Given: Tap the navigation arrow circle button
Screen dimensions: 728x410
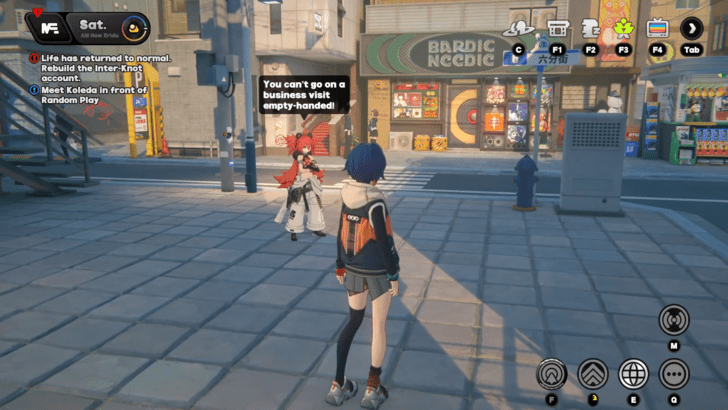Looking at the screenshot, I should [x=551, y=374].
